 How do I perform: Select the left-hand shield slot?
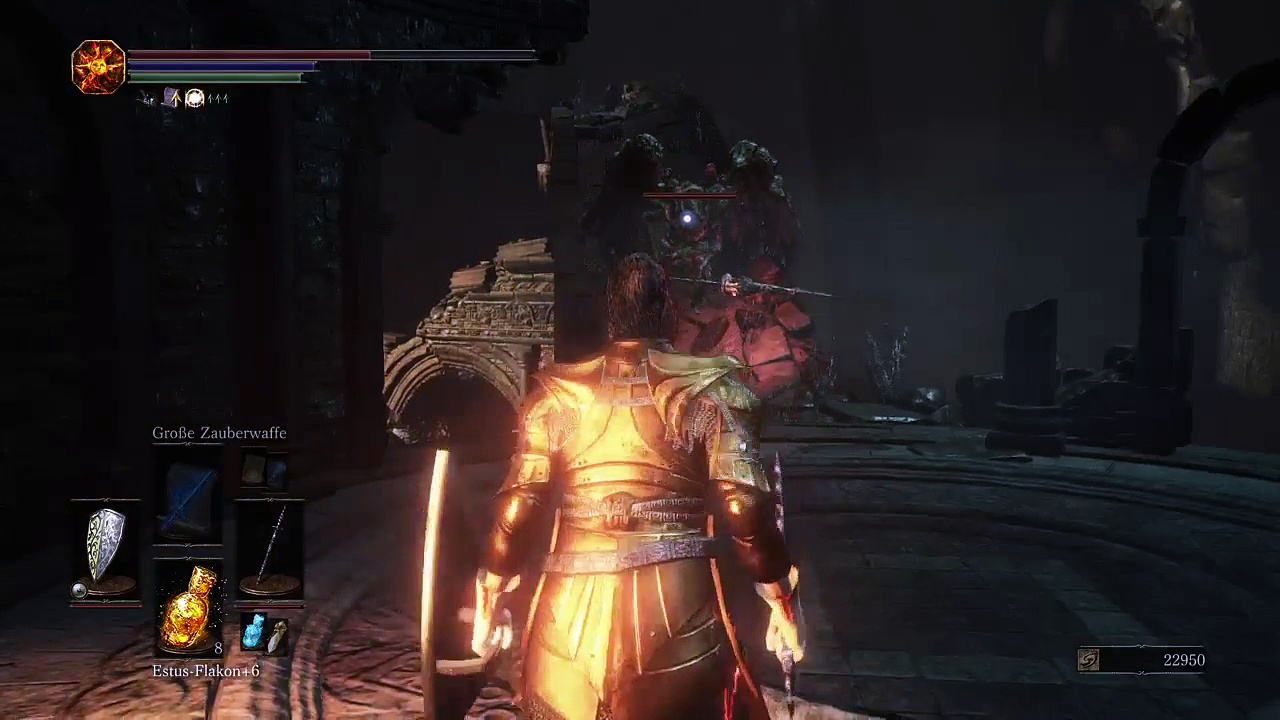click(x=106, y=546)
